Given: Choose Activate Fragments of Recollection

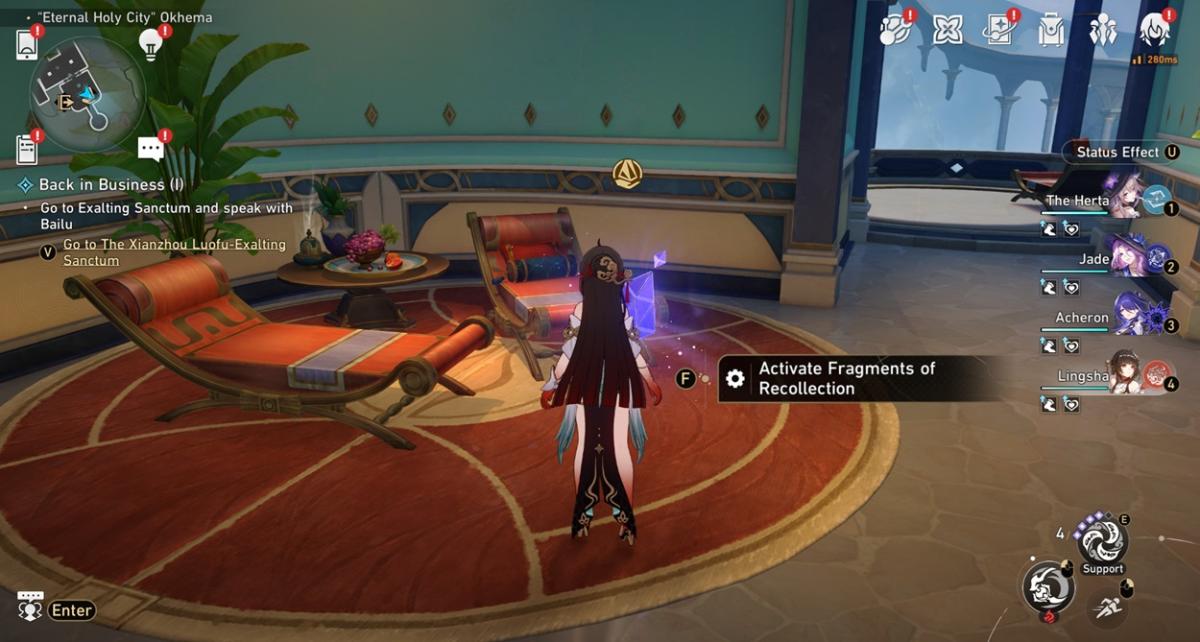Looking at the screenshot, I should [846, 379].
